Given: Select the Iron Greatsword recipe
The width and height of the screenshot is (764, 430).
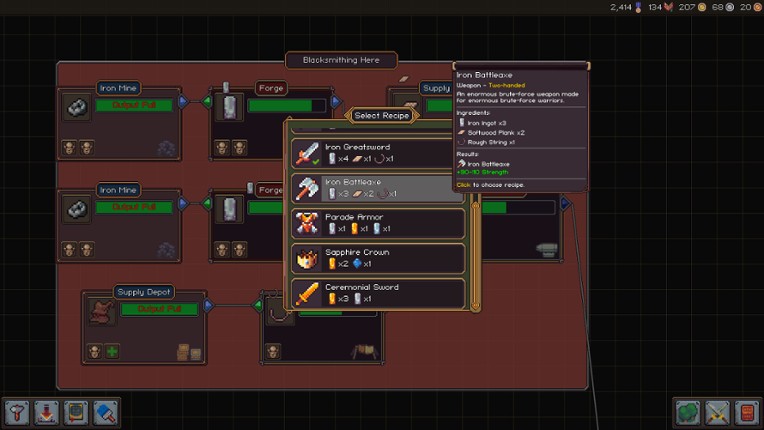Looking at the screenshot, I should coord(378,153).
